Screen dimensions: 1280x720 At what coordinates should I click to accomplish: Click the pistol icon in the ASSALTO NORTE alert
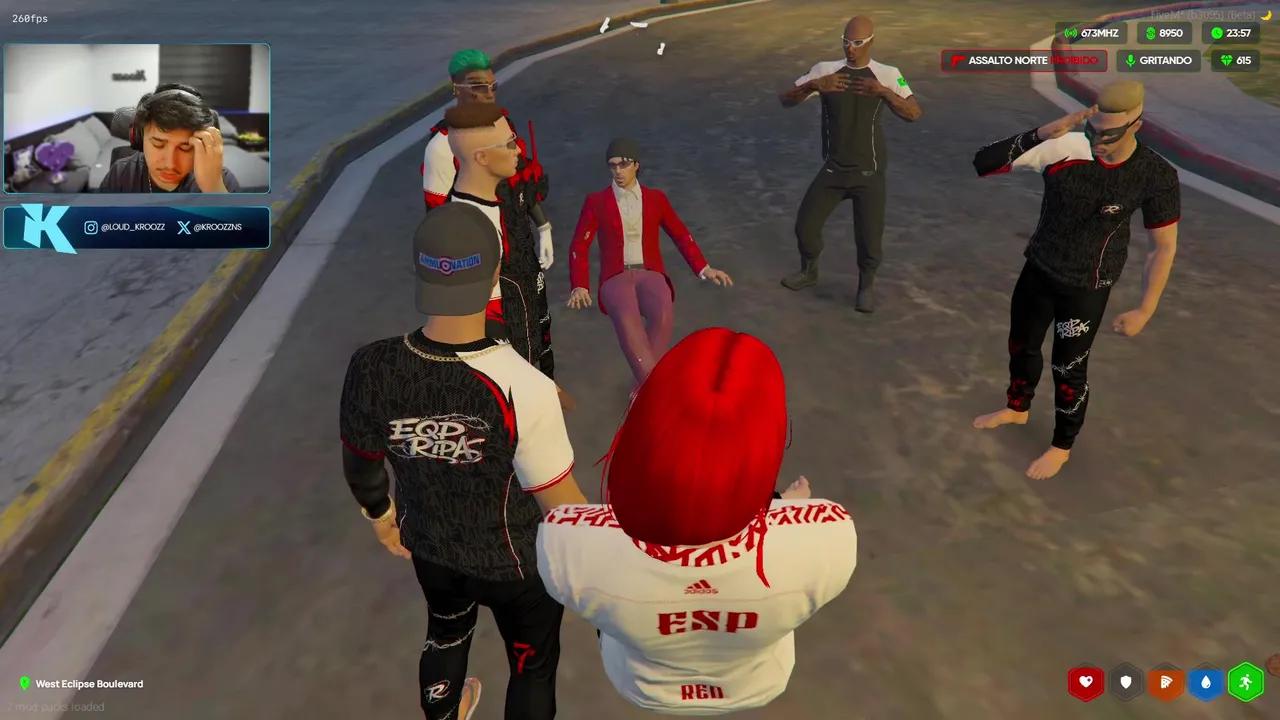pyautogui.click(x=958, y=60)
